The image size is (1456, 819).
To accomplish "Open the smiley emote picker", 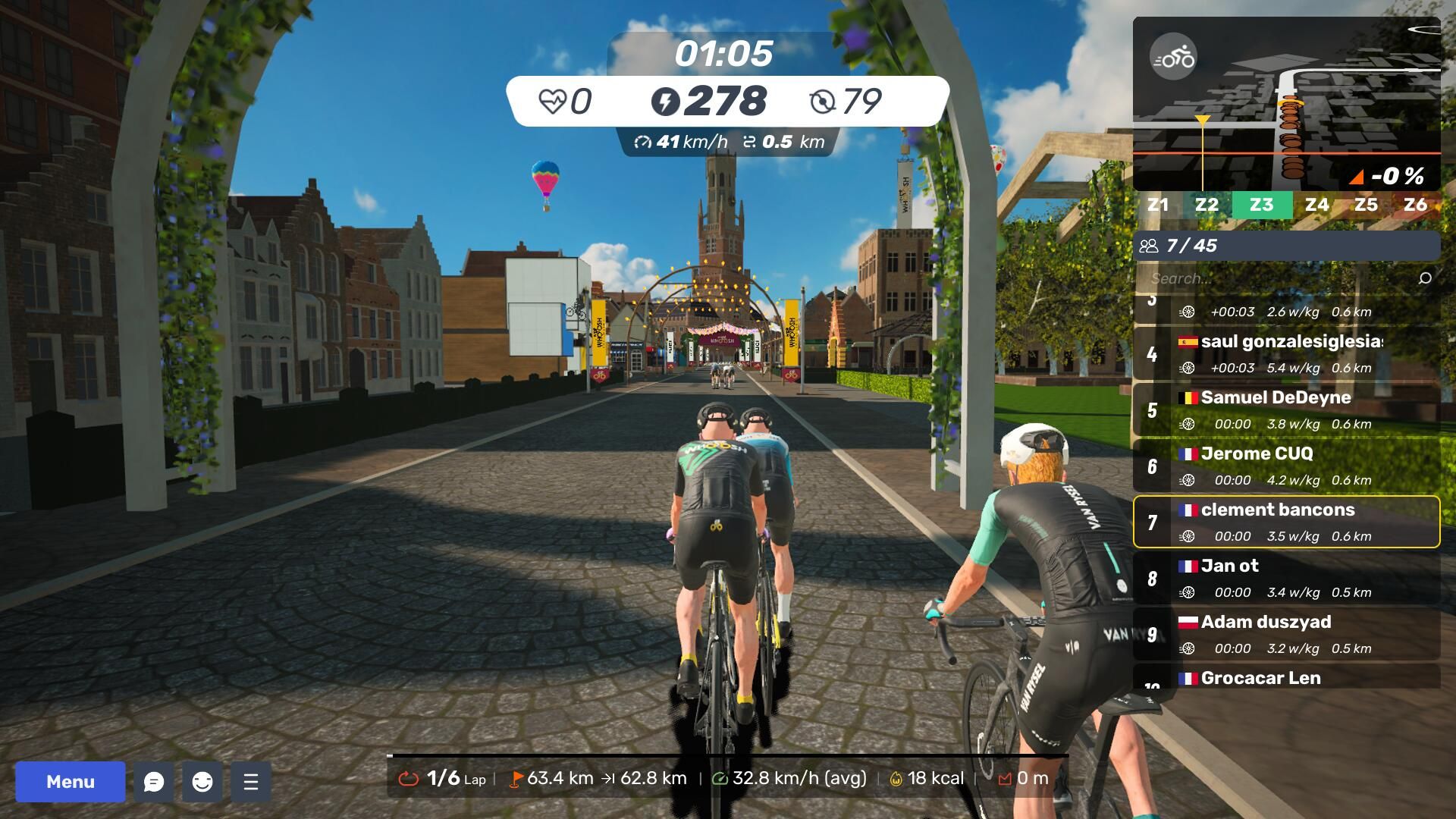I will click(202, 782).
